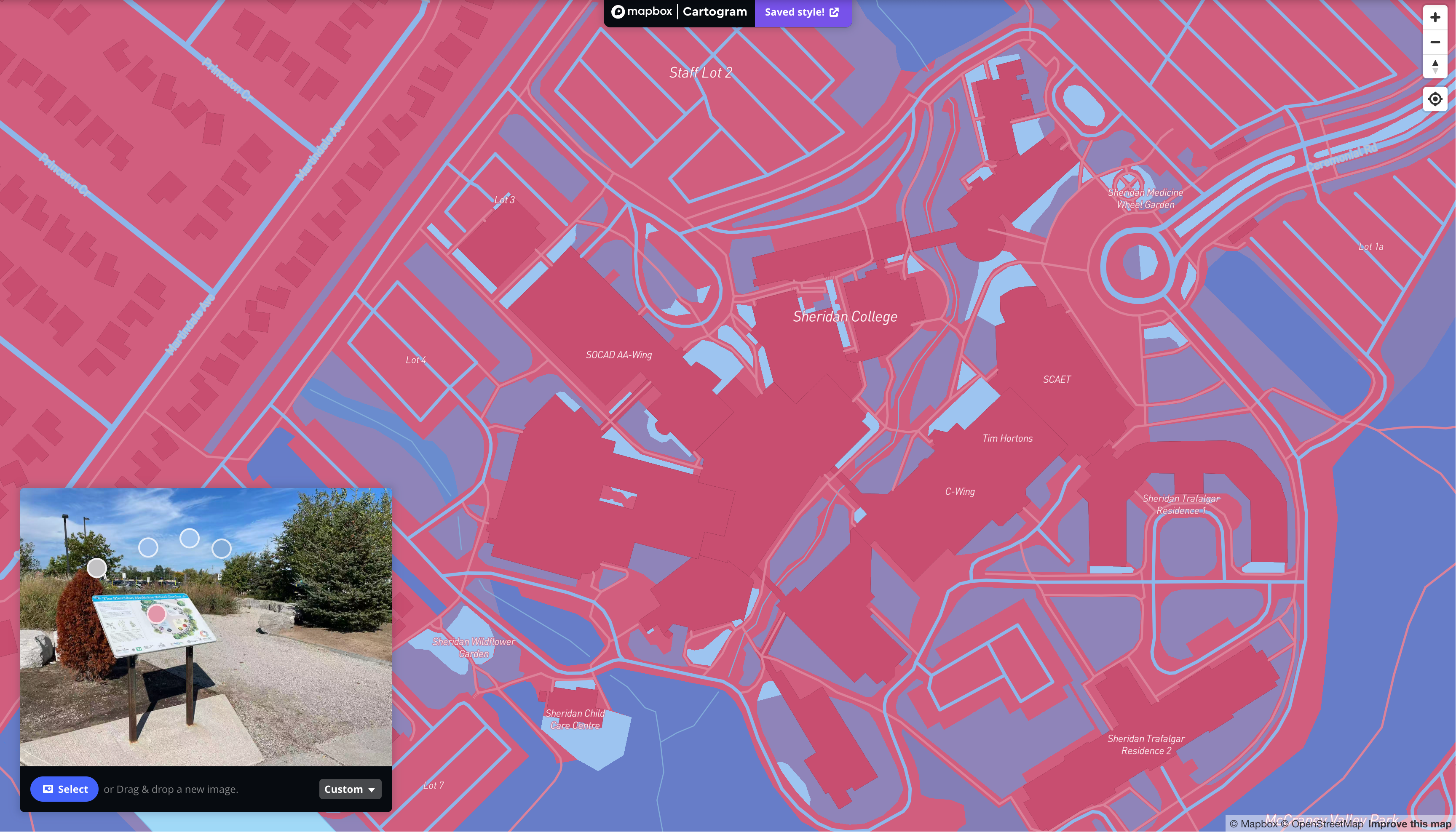Zoom out using the minus icon
This screenshot has height=832, width=1456.
[1435, 42]
